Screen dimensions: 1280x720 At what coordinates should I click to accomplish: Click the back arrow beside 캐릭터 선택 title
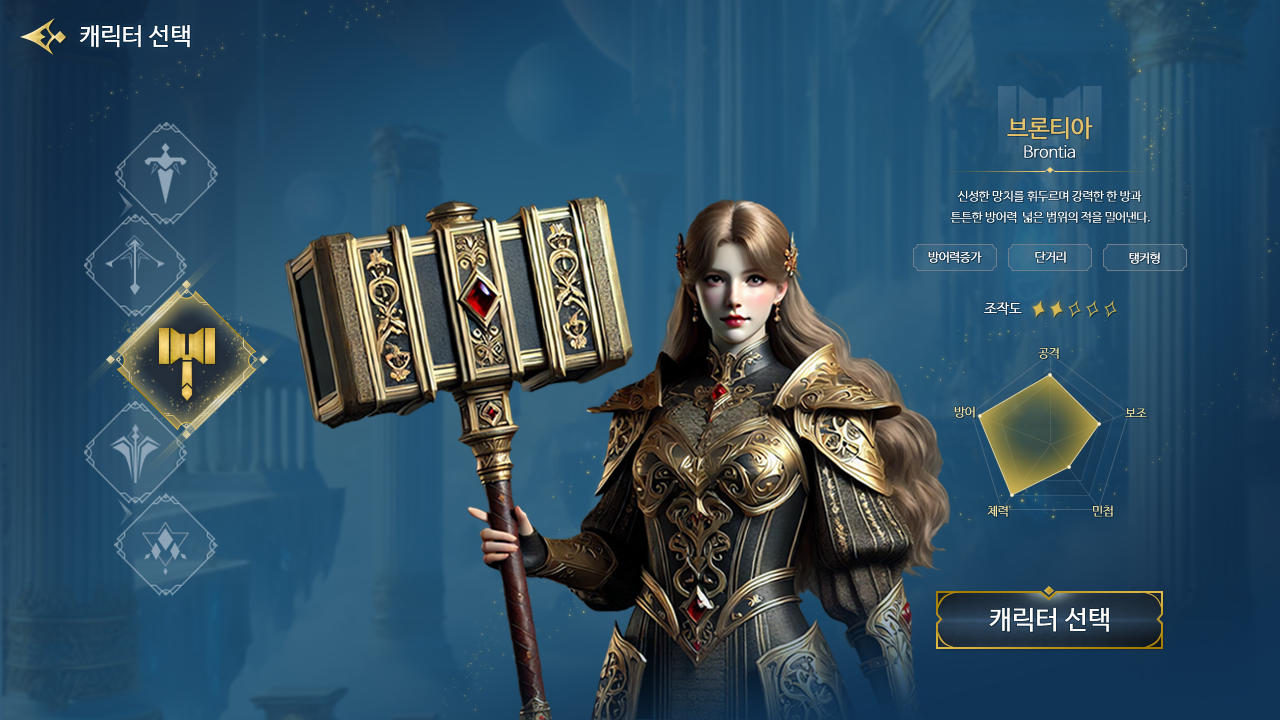[x=42, y=37]
